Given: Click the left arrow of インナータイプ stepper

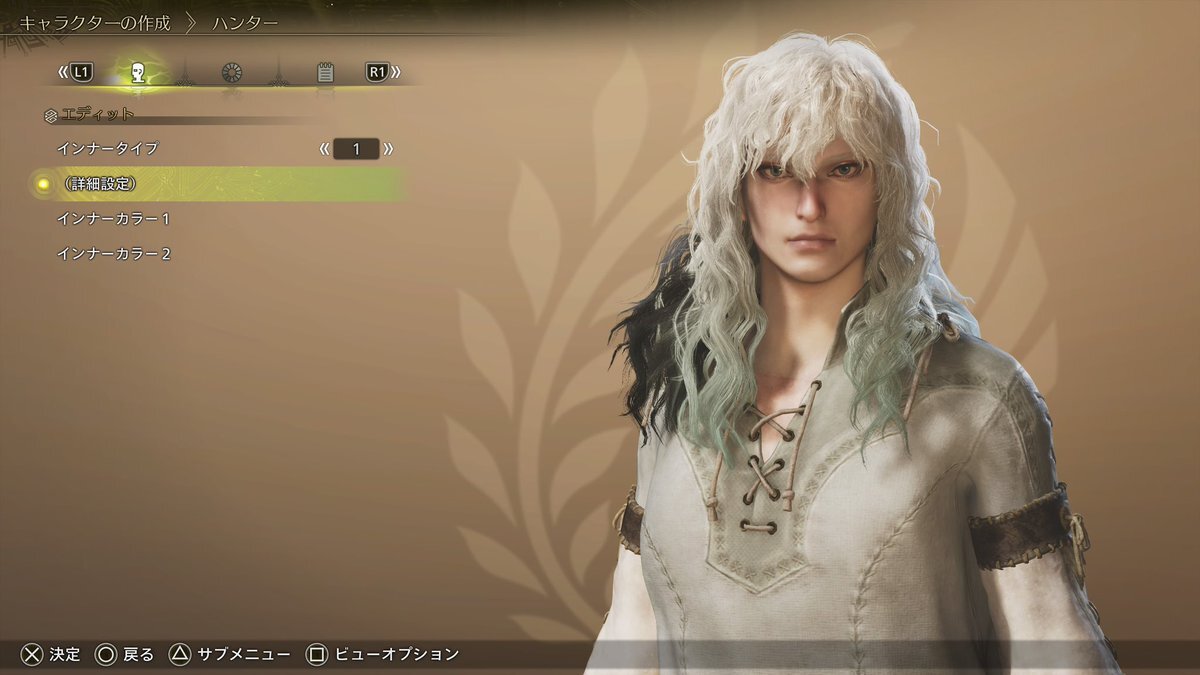Looking at the screenshot, I should coord(324,150).
